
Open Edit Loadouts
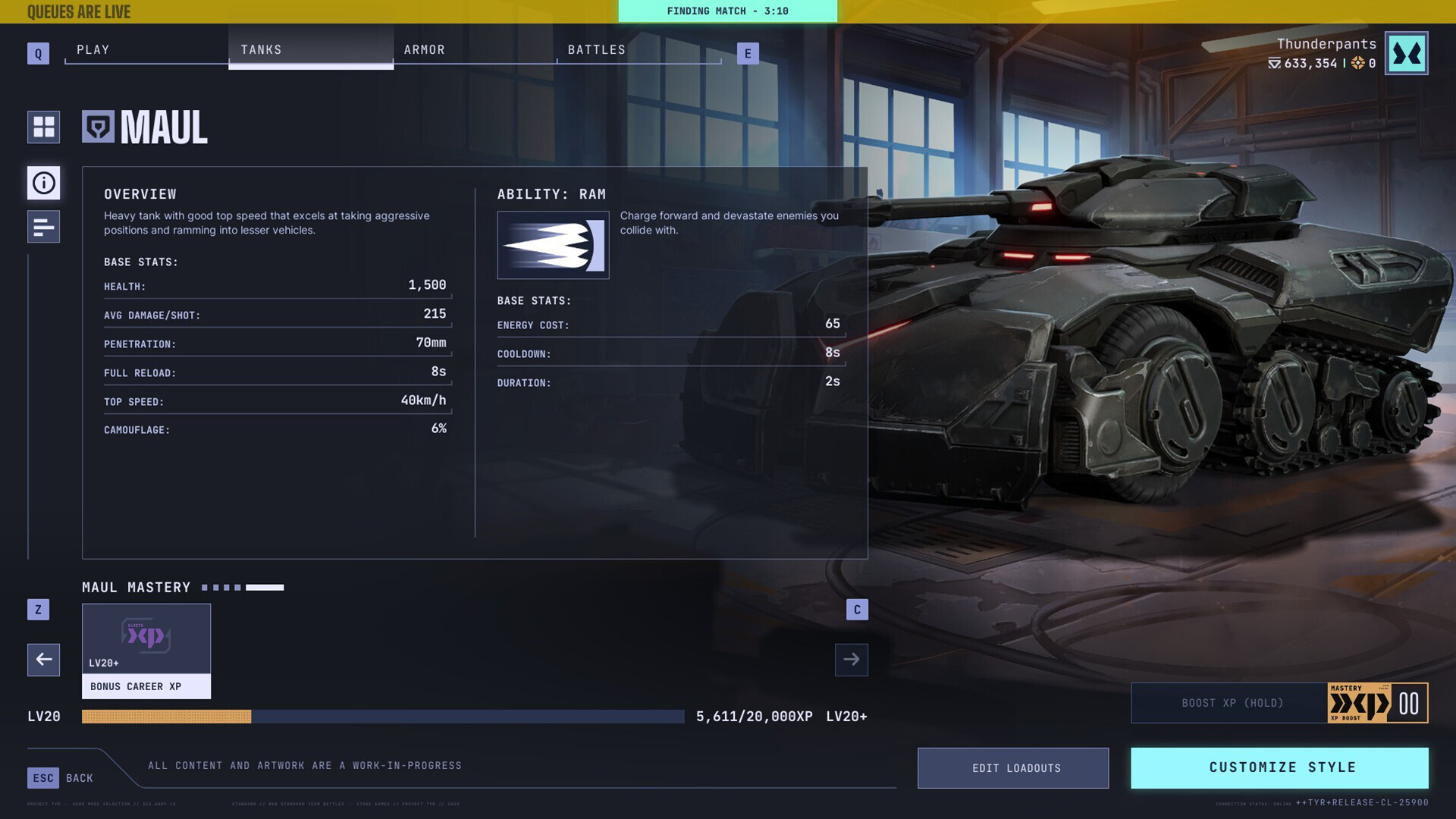pos(1013,767)
